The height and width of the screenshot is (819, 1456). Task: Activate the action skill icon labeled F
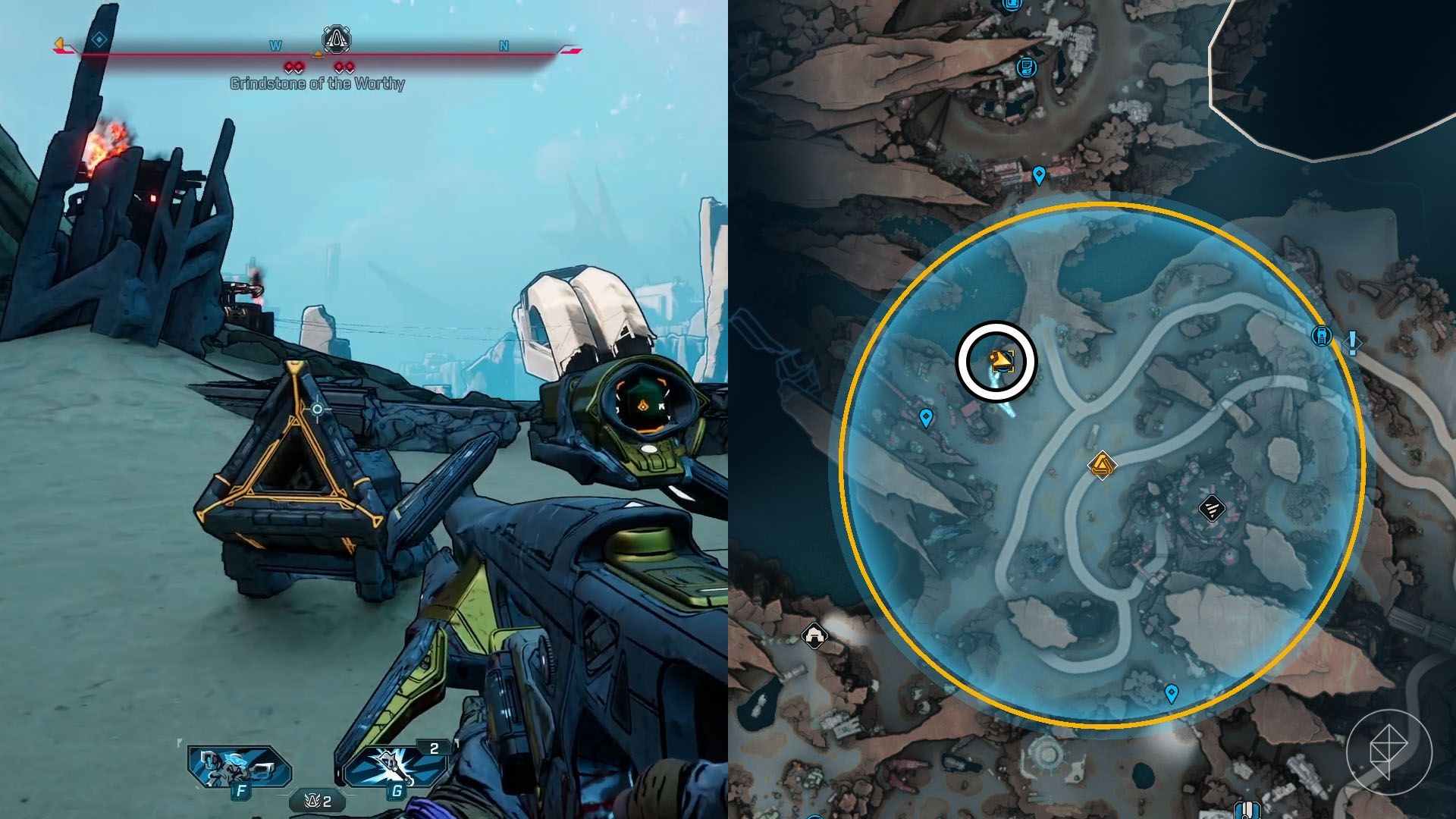tap(240, 767)
